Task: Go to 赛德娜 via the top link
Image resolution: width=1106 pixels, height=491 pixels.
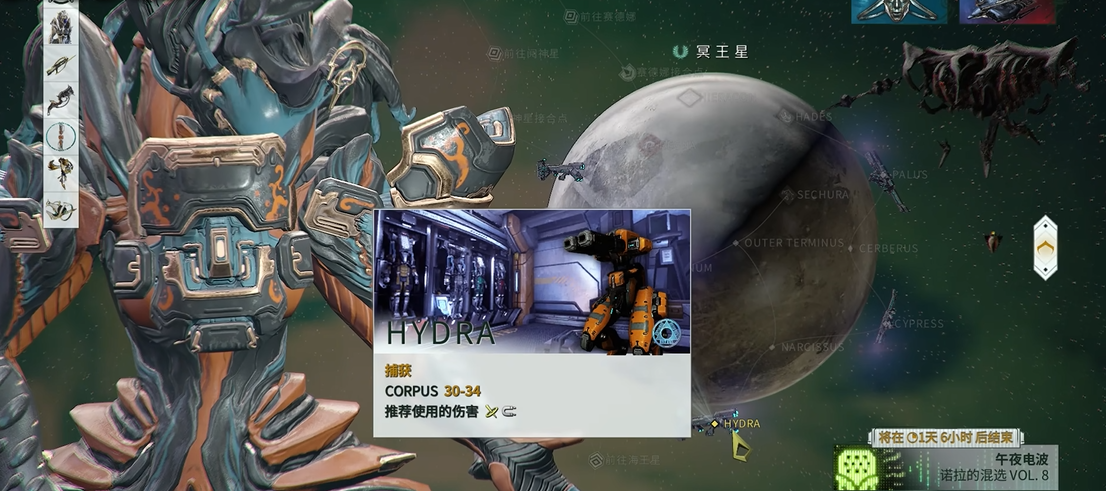Action: 606,16
